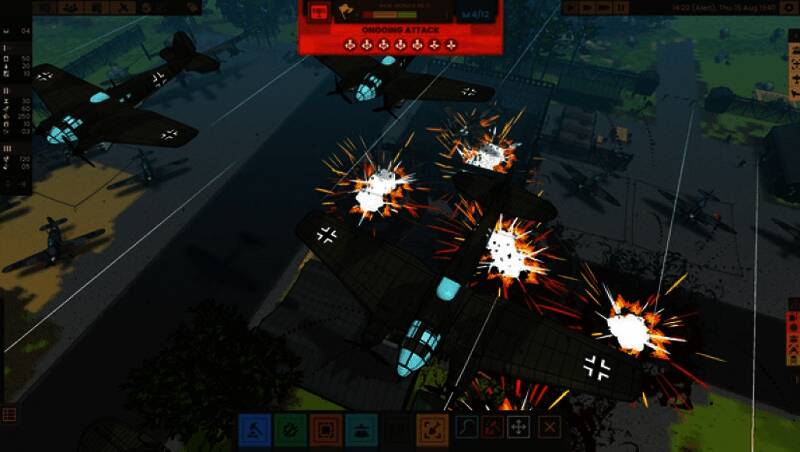The width and height of the screenshot is (800, 452).
Task: Activate the orange shovel dig tool
Action: tap(432, 430)
